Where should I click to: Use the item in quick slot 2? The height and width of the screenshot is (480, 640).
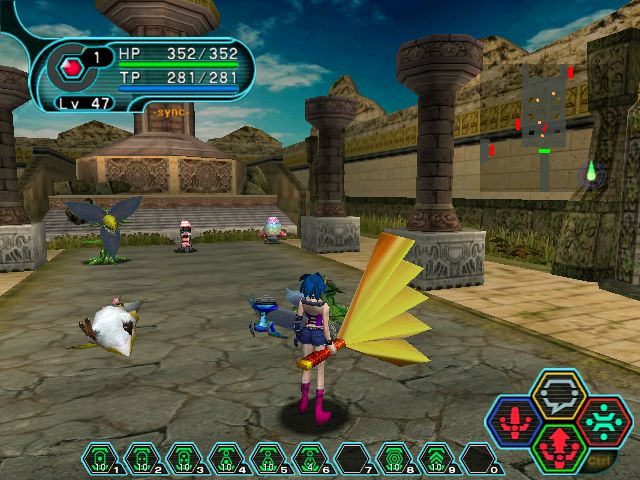(142, 459)
